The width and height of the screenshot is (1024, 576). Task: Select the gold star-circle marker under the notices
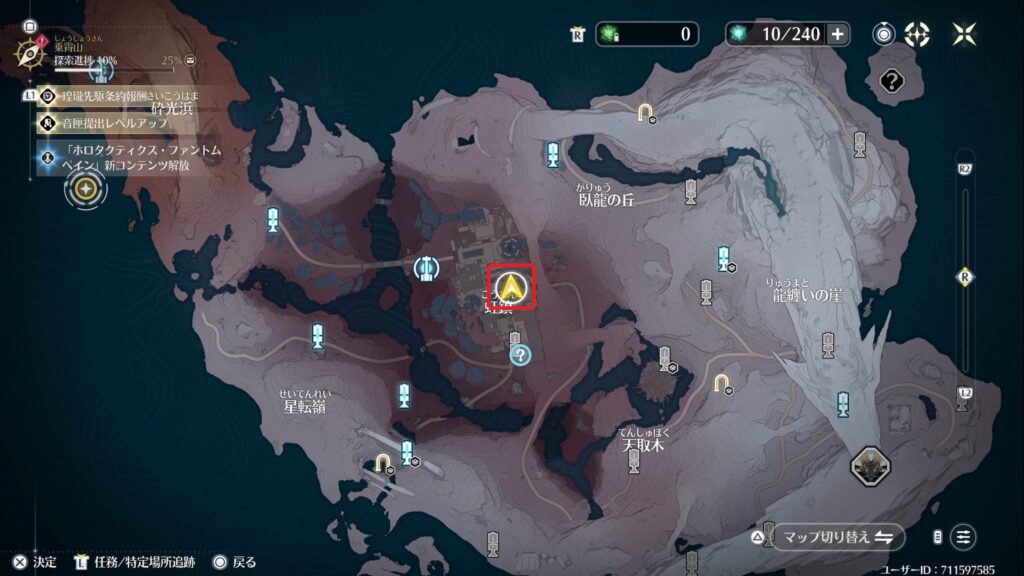(87, 189)
